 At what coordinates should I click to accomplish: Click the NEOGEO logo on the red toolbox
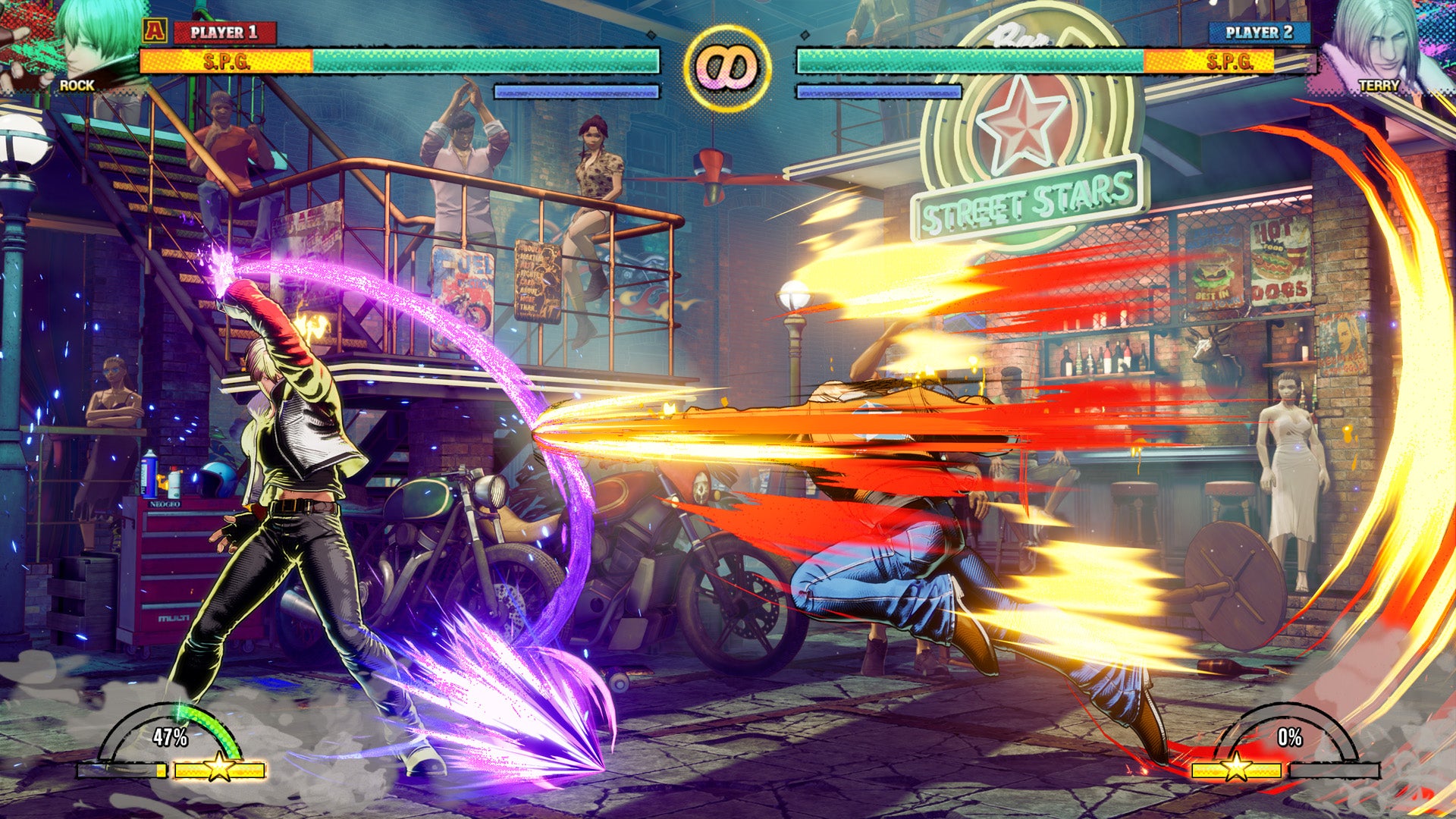(x=165, y=504)
